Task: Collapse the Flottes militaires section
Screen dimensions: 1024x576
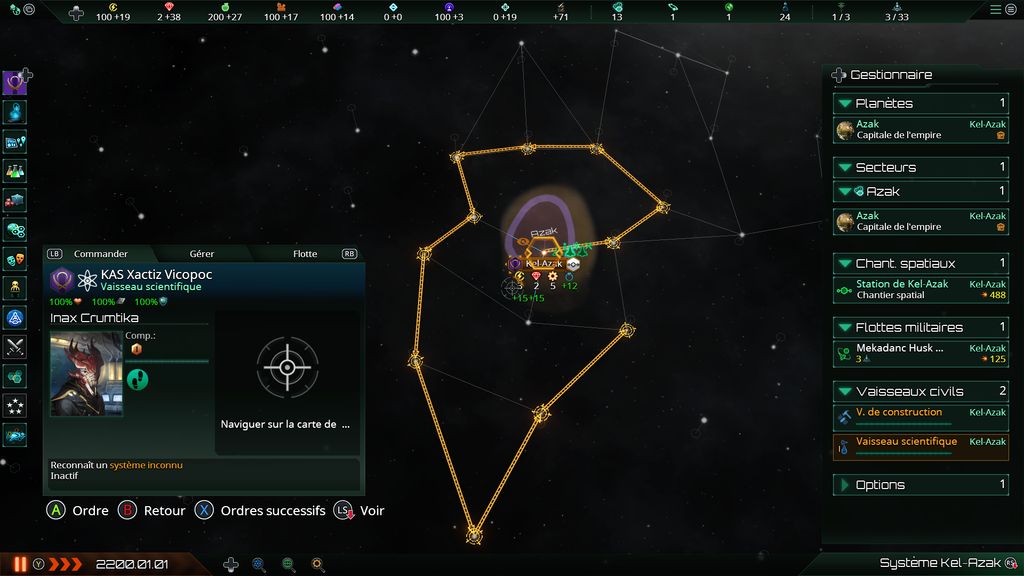Action: pos(845,327)
